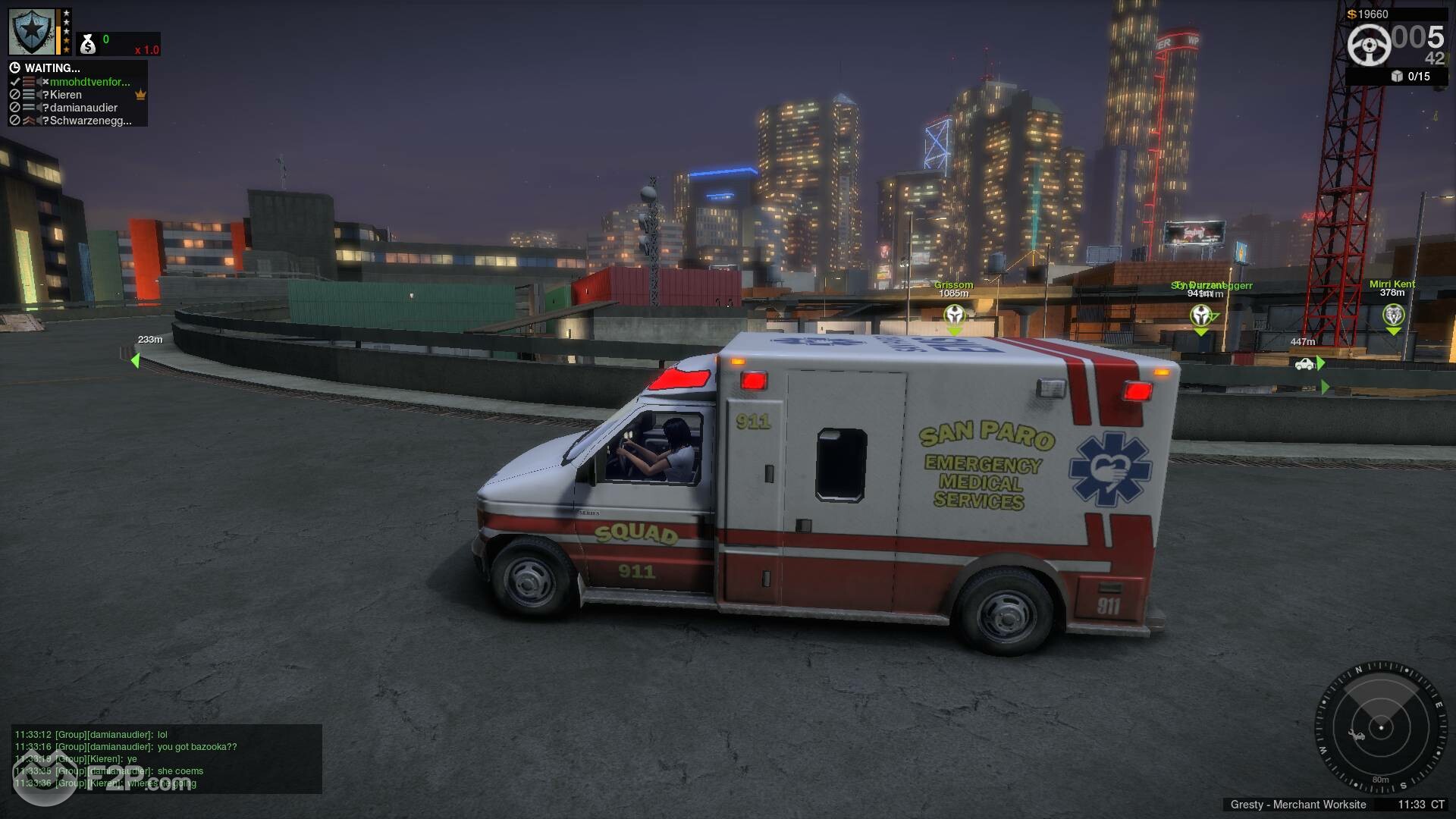Viewport: 1456px width, 819px height.
Task: Click the circular radar minimap
Action: point(1380,728)
